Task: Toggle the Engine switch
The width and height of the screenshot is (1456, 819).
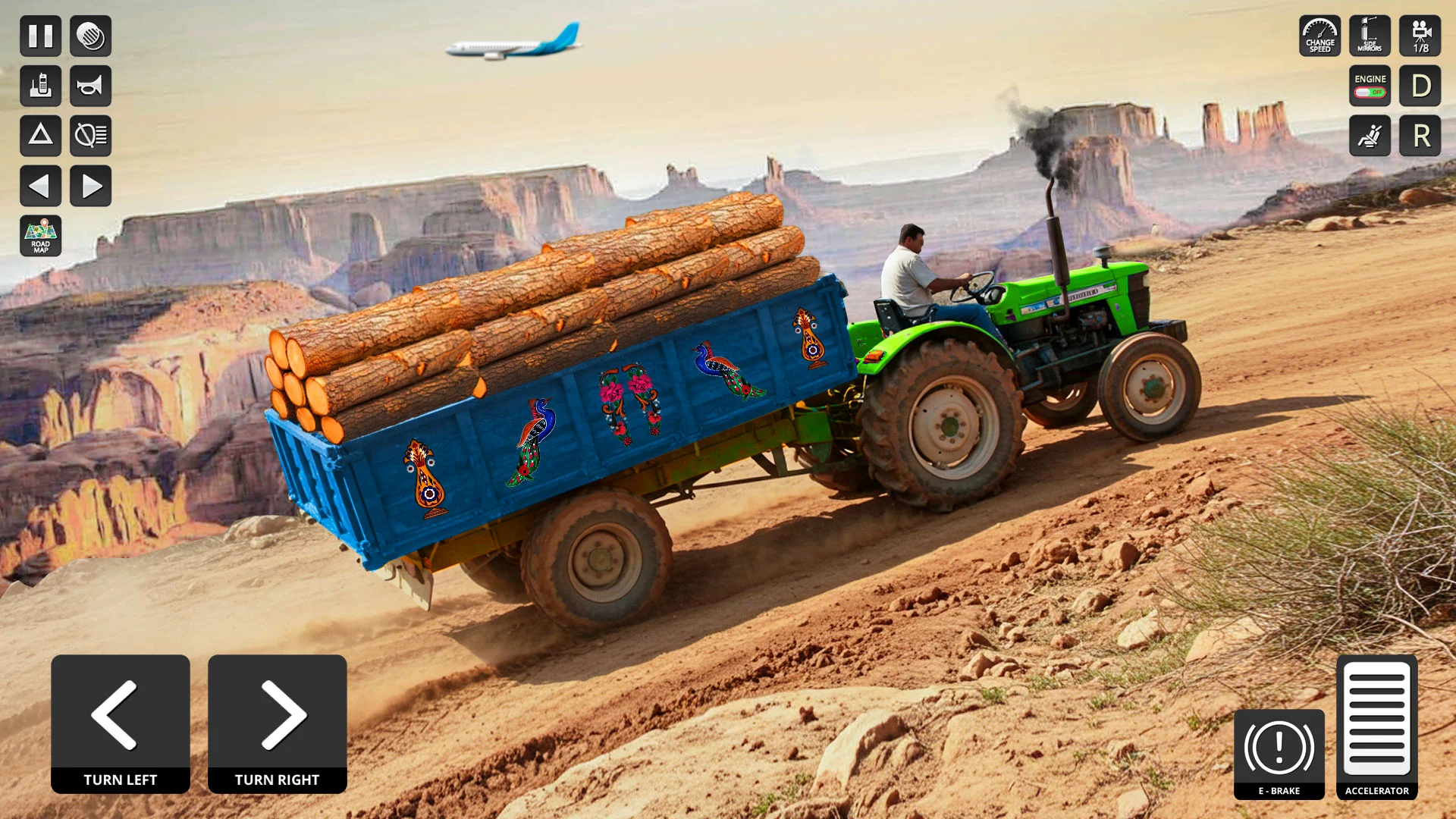Action: (1370, 86)
